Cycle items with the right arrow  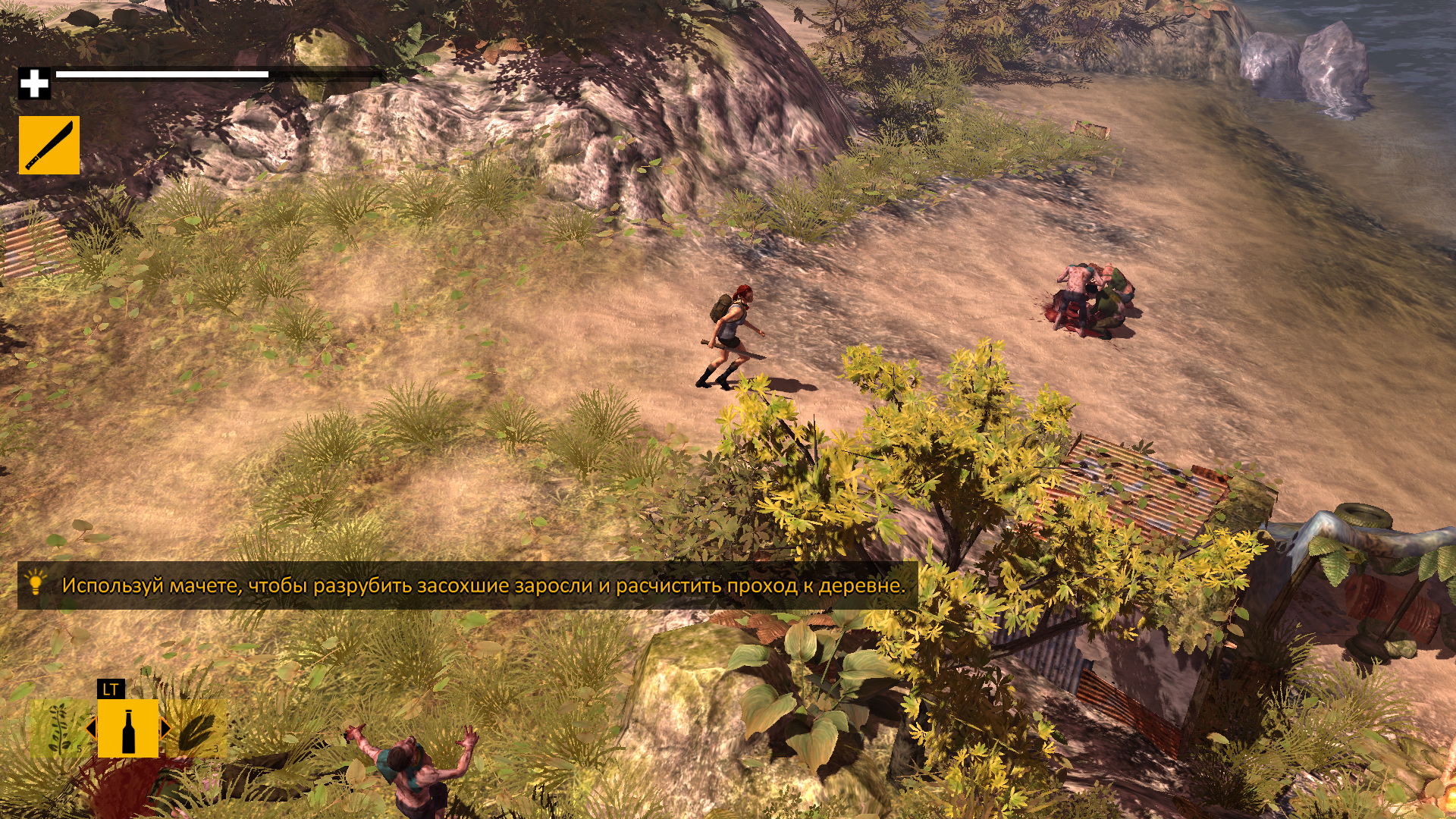[x=165, y=729]
